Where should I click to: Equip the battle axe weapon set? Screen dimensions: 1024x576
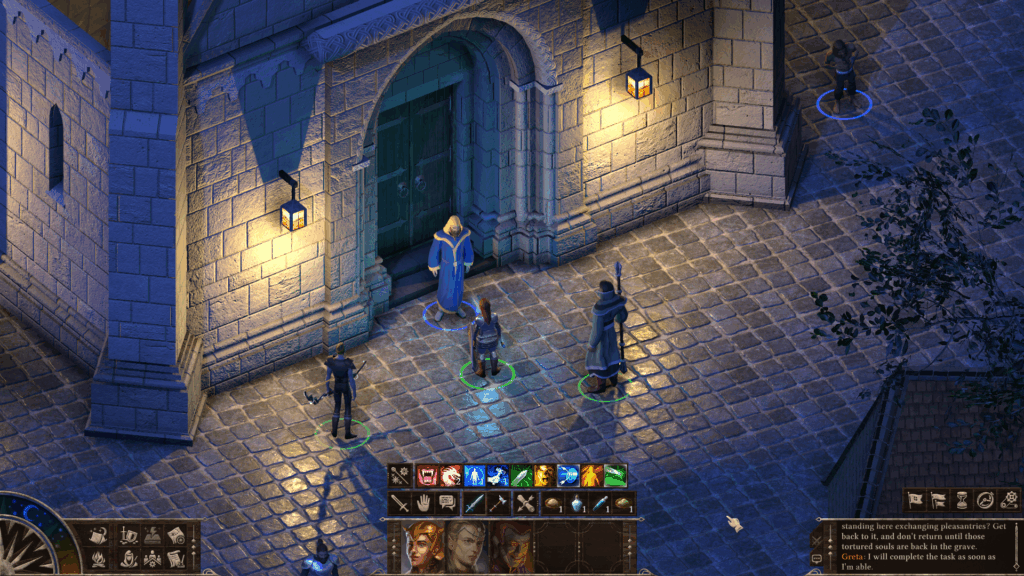click(x=500, y=504)
